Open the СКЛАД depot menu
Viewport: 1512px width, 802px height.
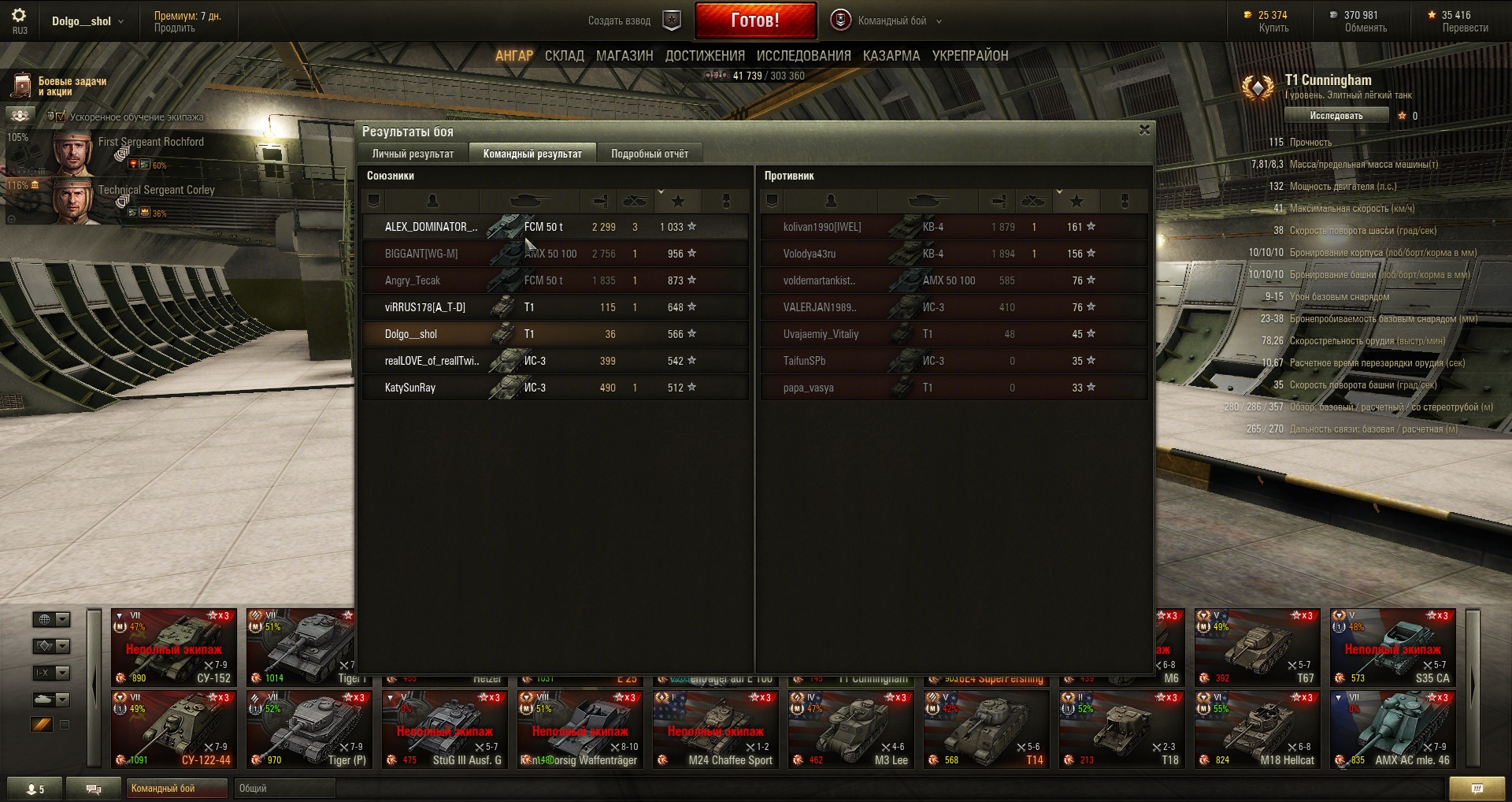564,56
